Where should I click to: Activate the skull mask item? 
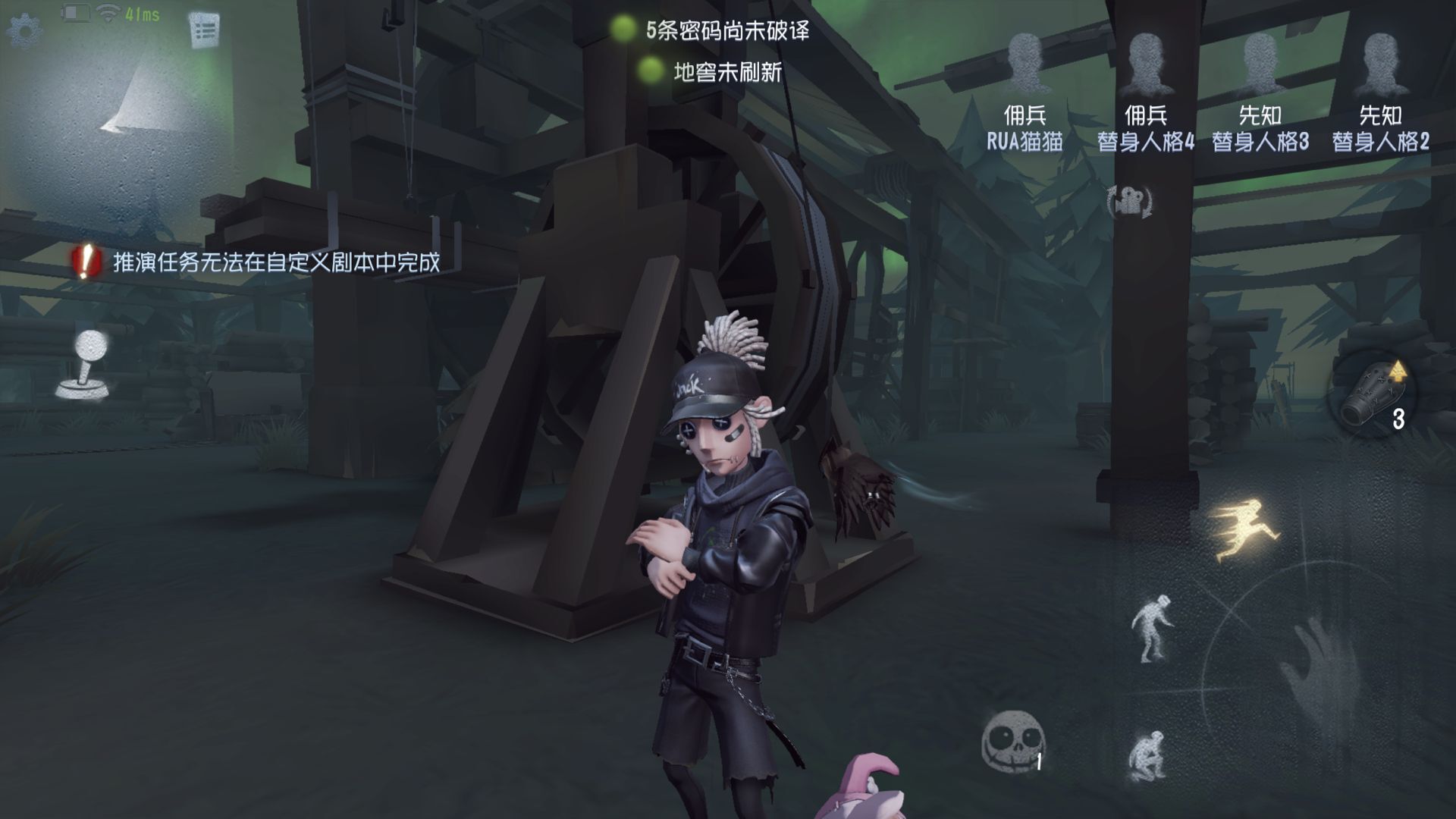pos(1014,739)
